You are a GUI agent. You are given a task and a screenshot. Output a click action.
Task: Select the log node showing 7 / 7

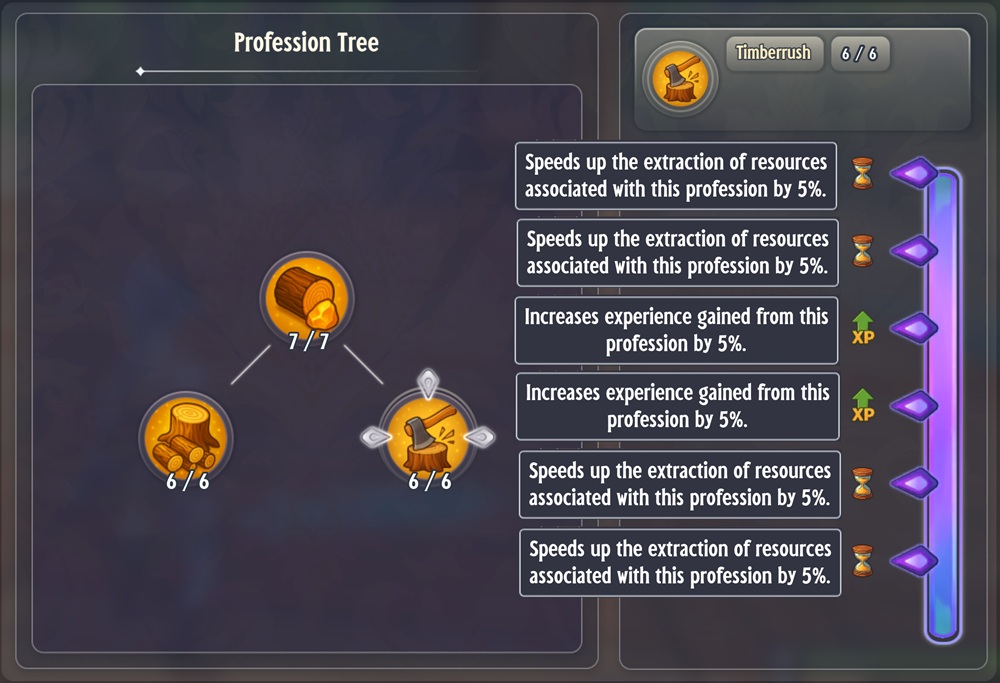(307, 298)
